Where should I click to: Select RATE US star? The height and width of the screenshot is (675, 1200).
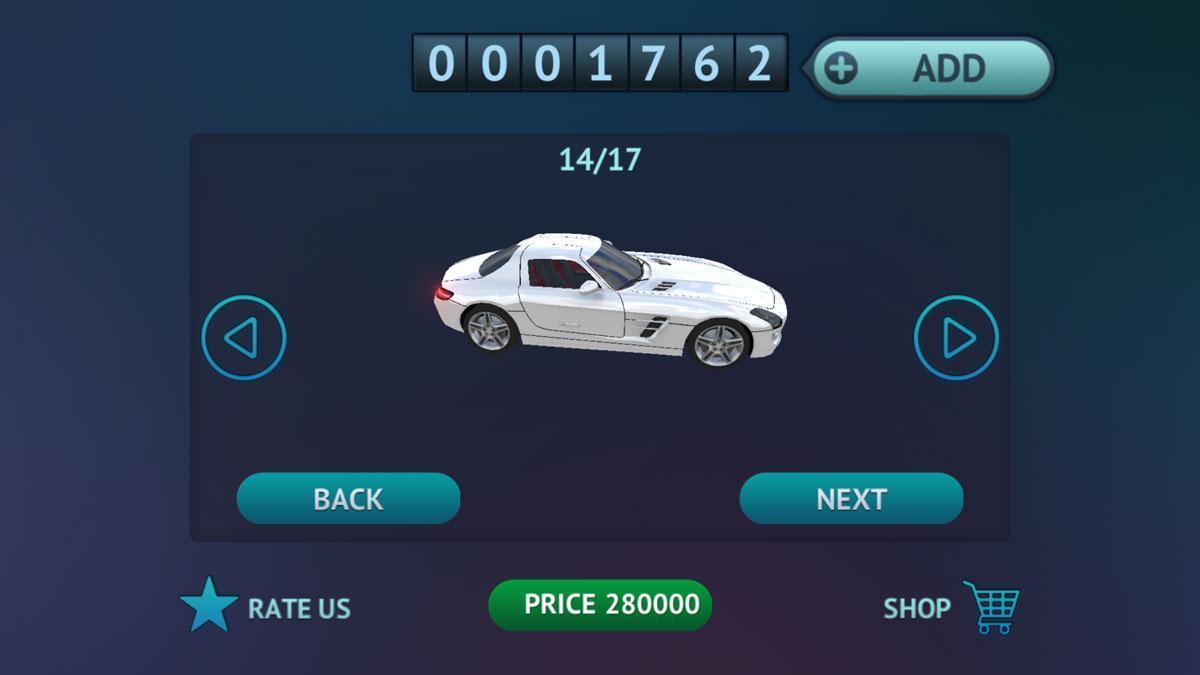pos(210,606)
